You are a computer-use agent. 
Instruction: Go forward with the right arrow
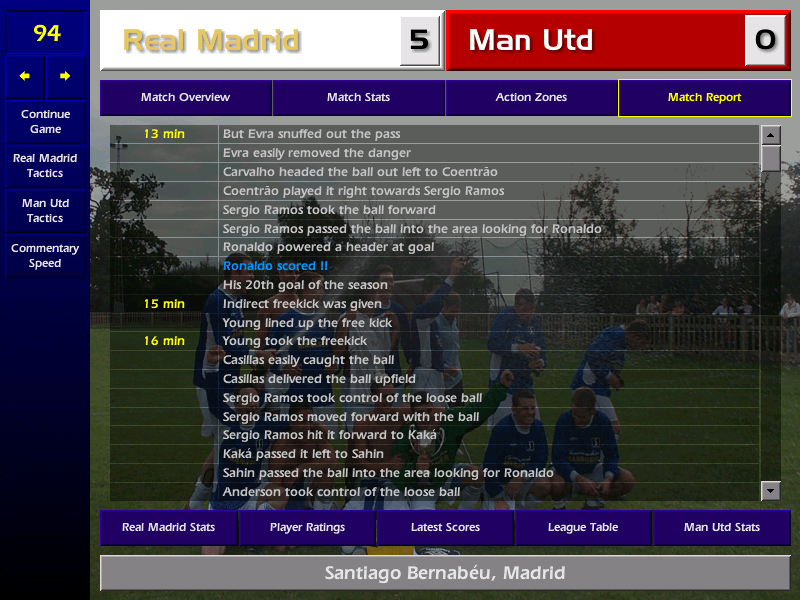click(65, 76)
